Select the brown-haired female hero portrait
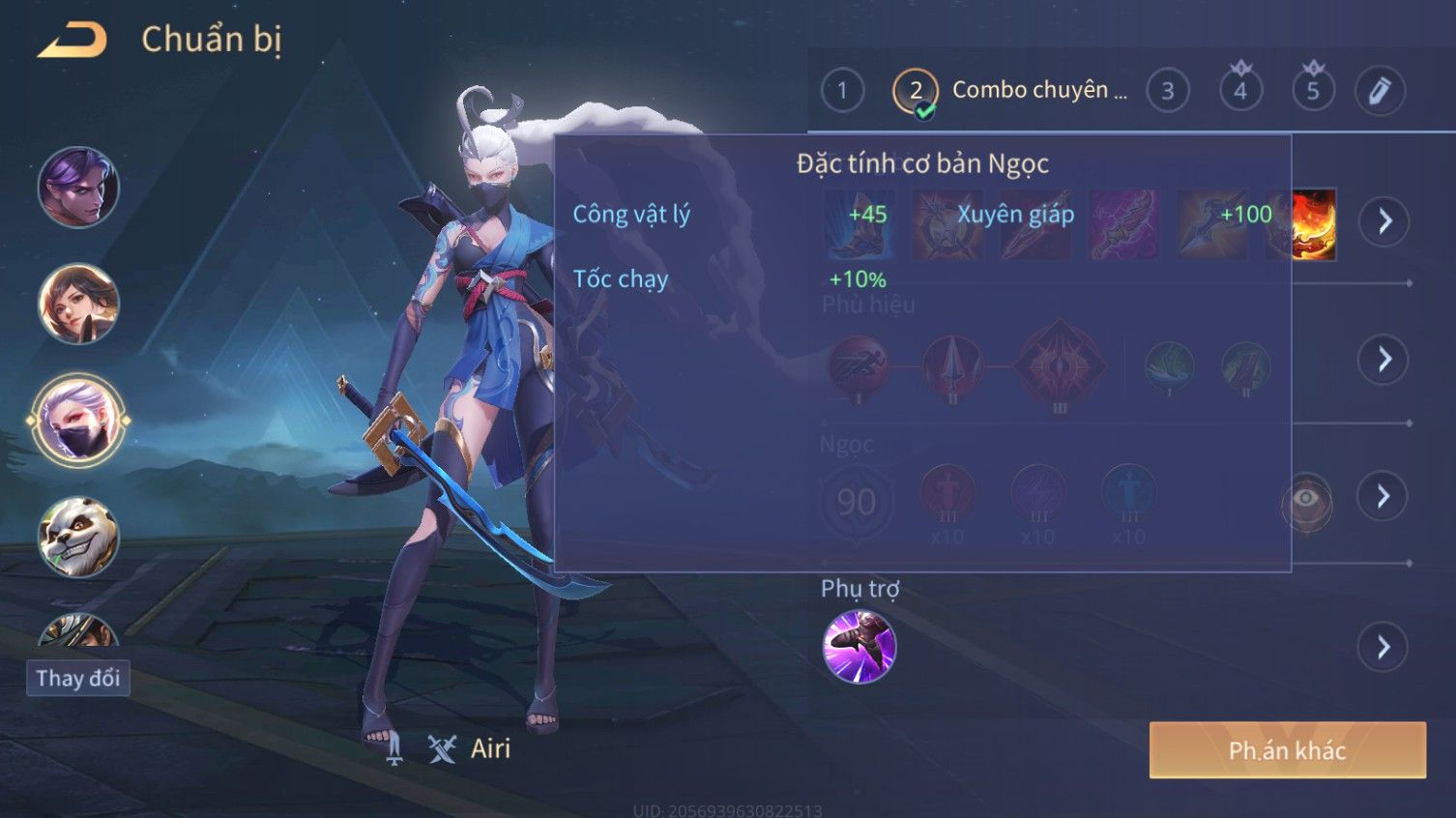The height and width of the screenshot is (818, 1456). [78, 304]
